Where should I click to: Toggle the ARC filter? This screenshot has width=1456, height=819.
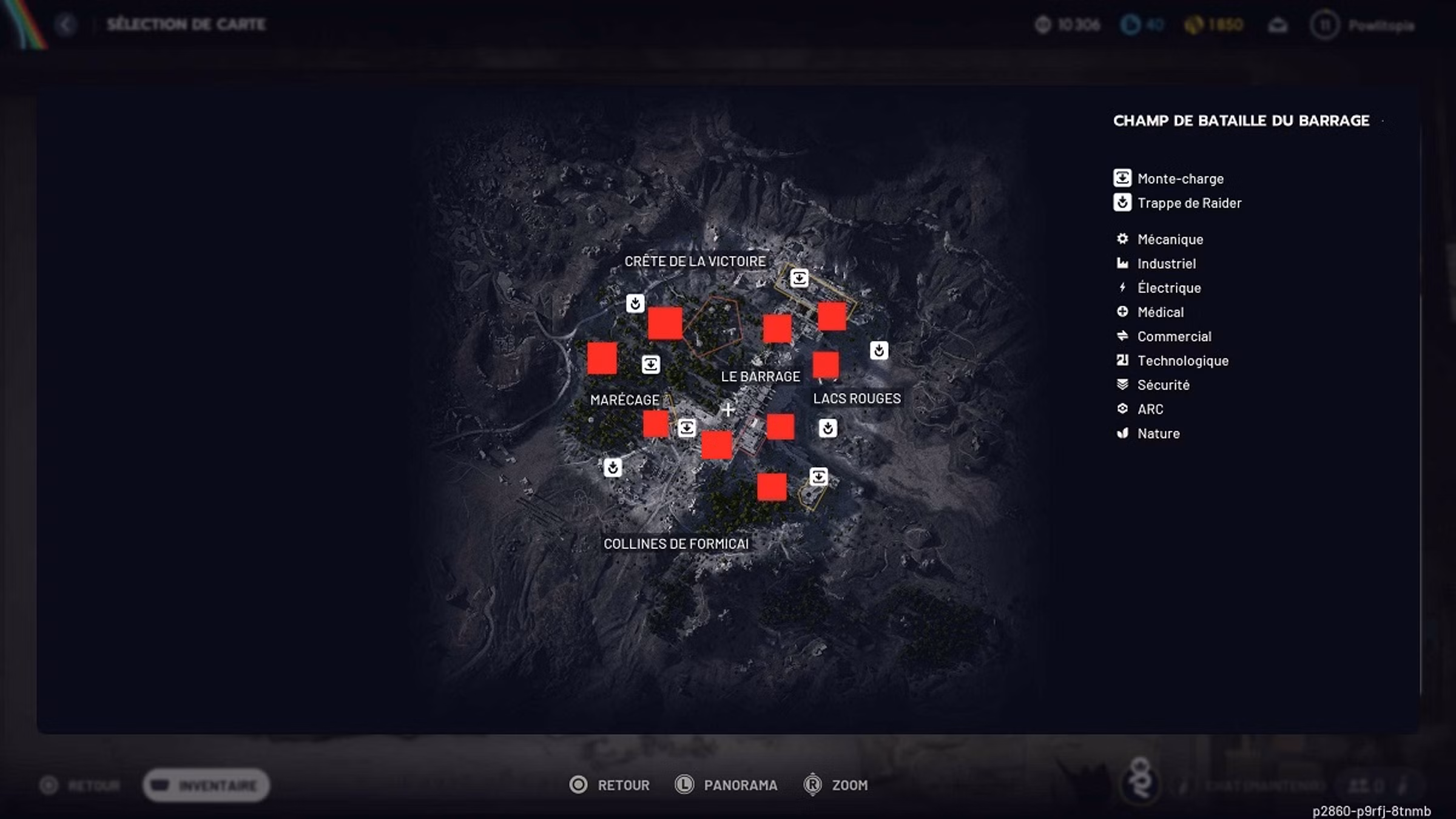(1122, 409)
